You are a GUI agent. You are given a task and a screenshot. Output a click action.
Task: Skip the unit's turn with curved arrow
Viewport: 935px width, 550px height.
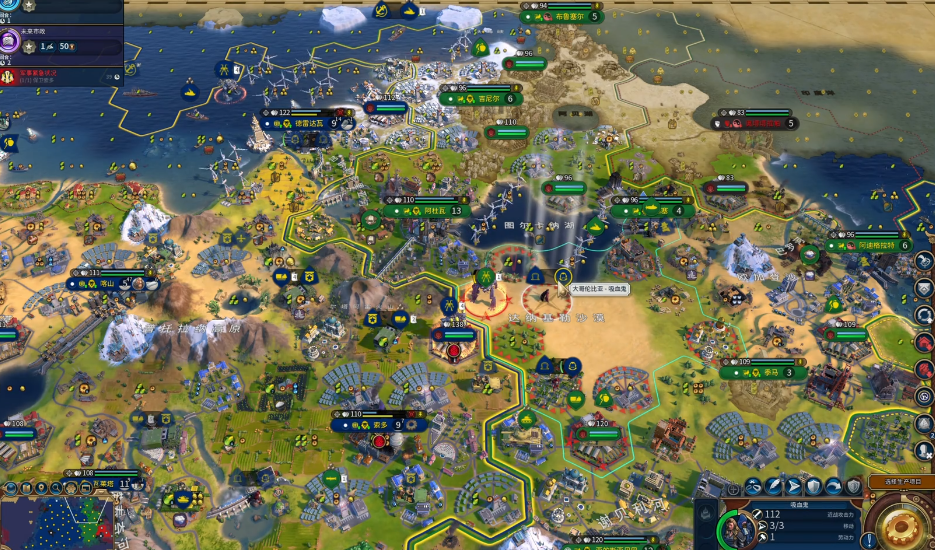834,487
